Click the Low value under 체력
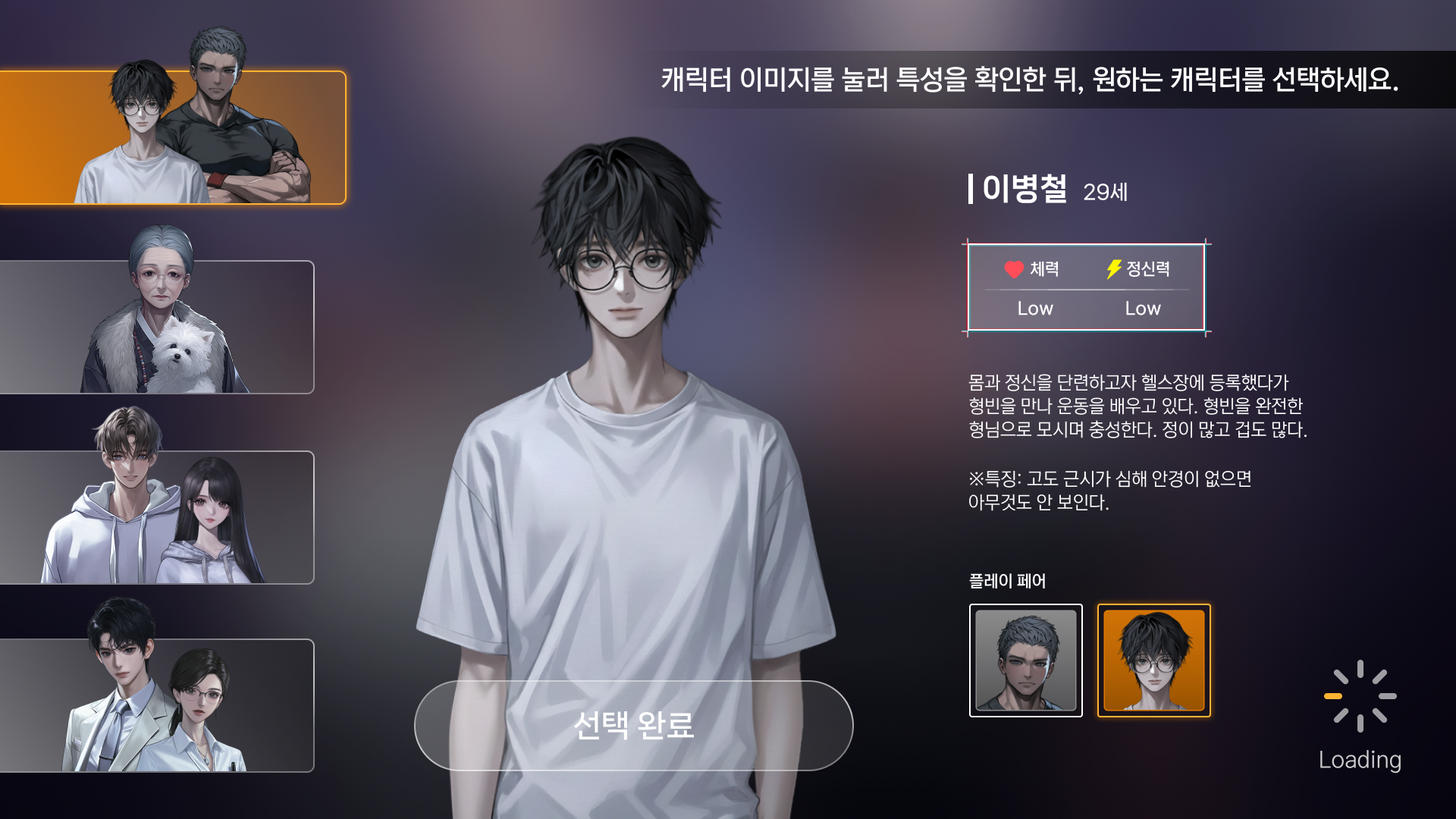 pos(1035,309)
